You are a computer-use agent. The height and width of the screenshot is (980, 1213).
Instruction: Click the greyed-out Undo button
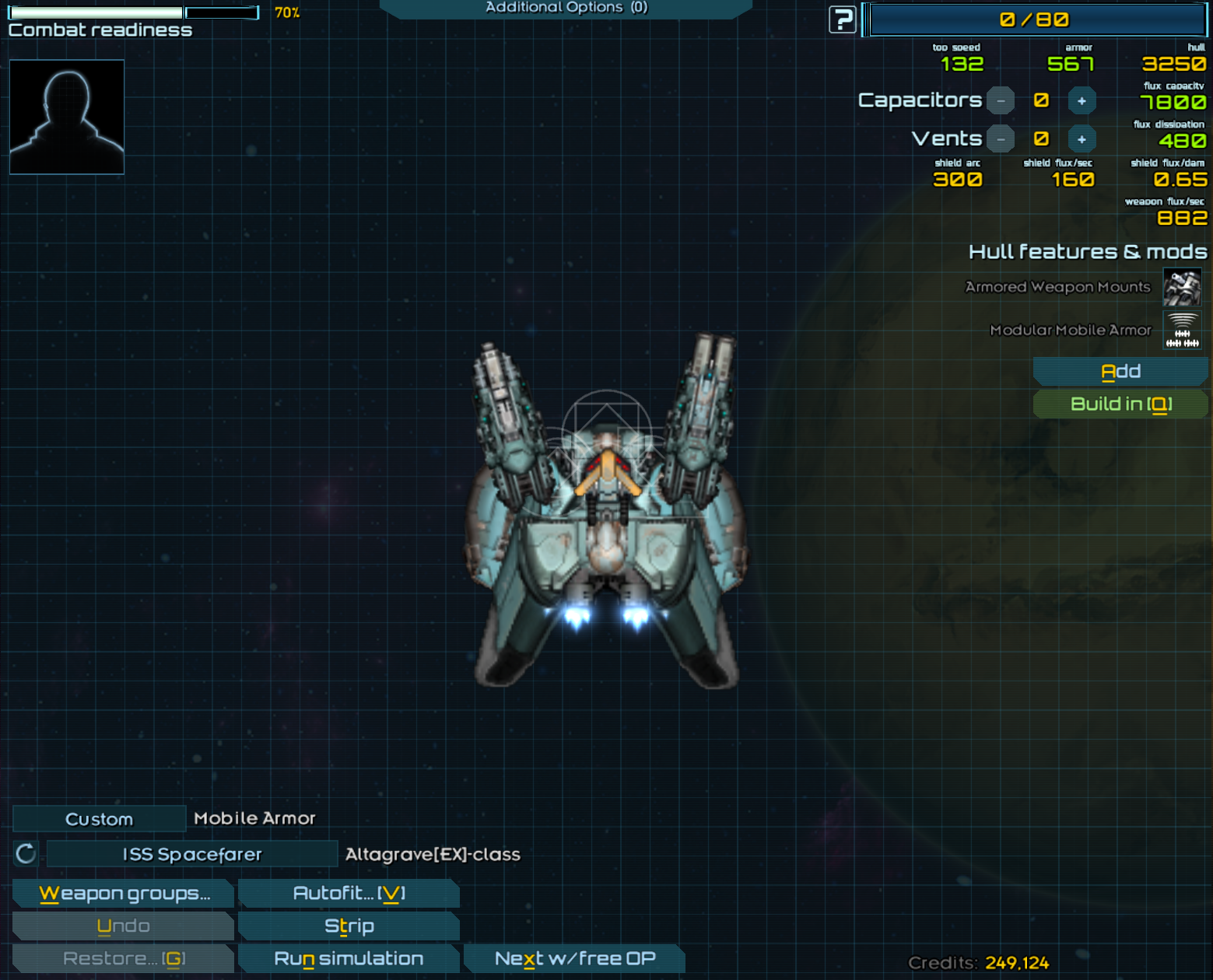pyautogui.click(x=124, y=926)
